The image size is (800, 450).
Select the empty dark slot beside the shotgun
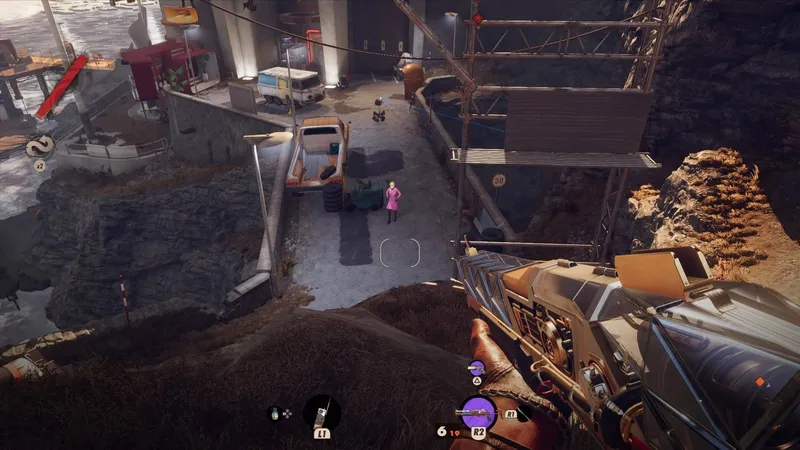[x=524, y=411]
